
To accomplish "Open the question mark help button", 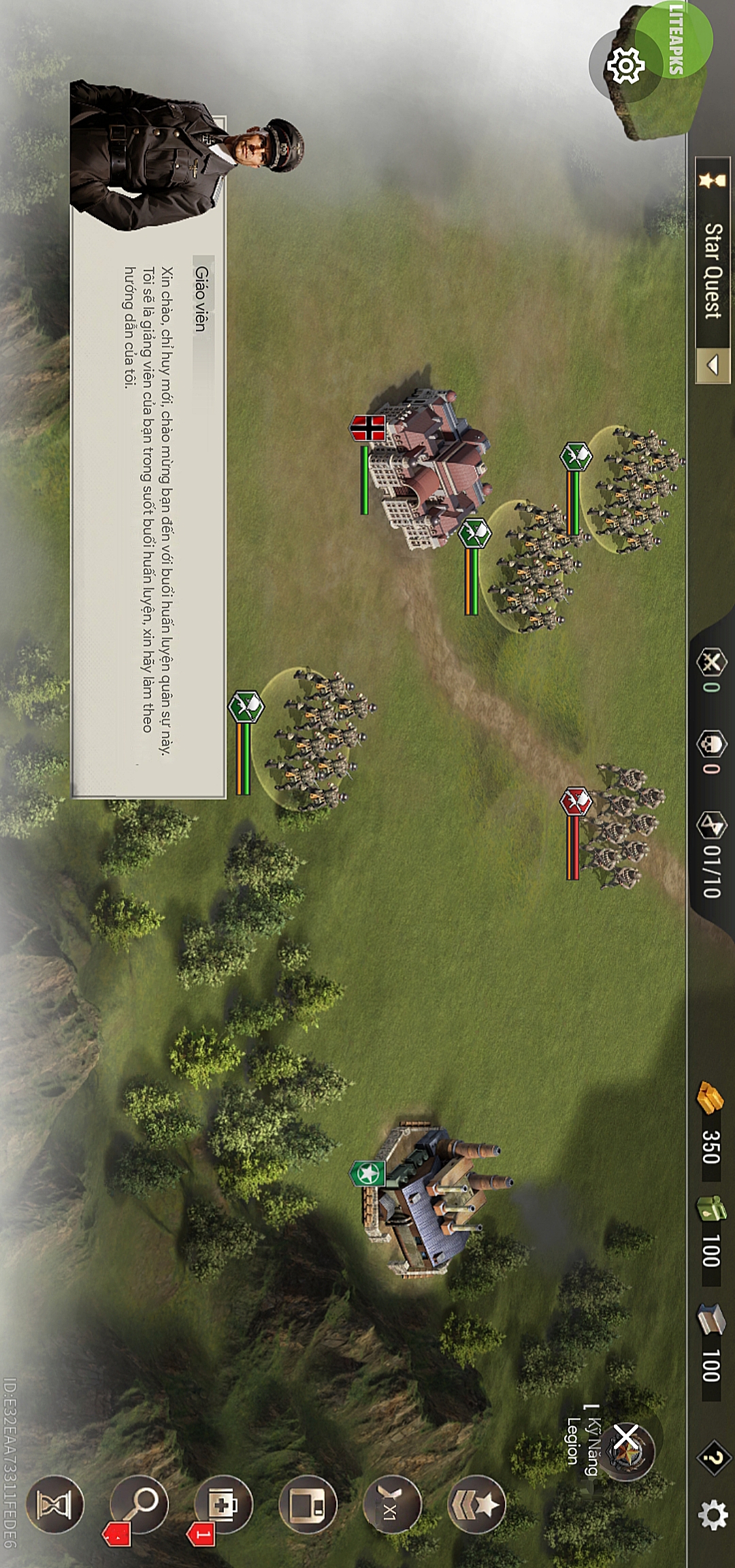I will 713,1458.
